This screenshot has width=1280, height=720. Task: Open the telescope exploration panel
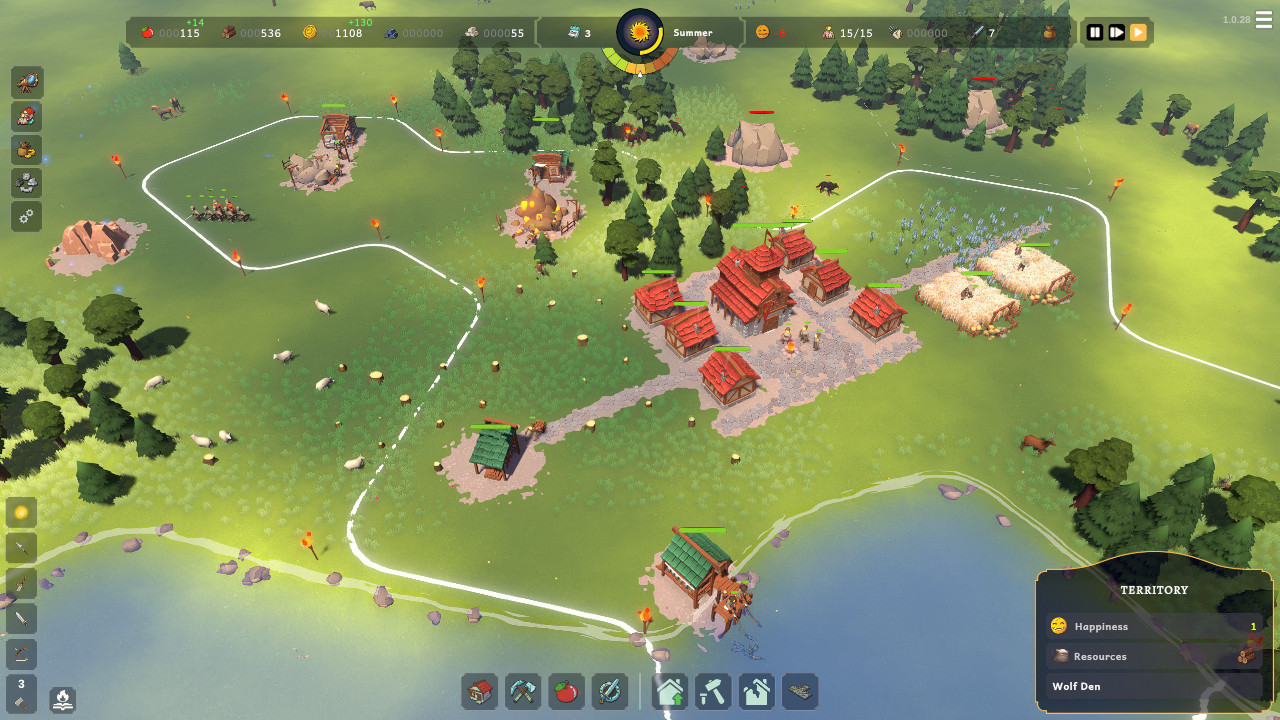[x=27, y=82]
